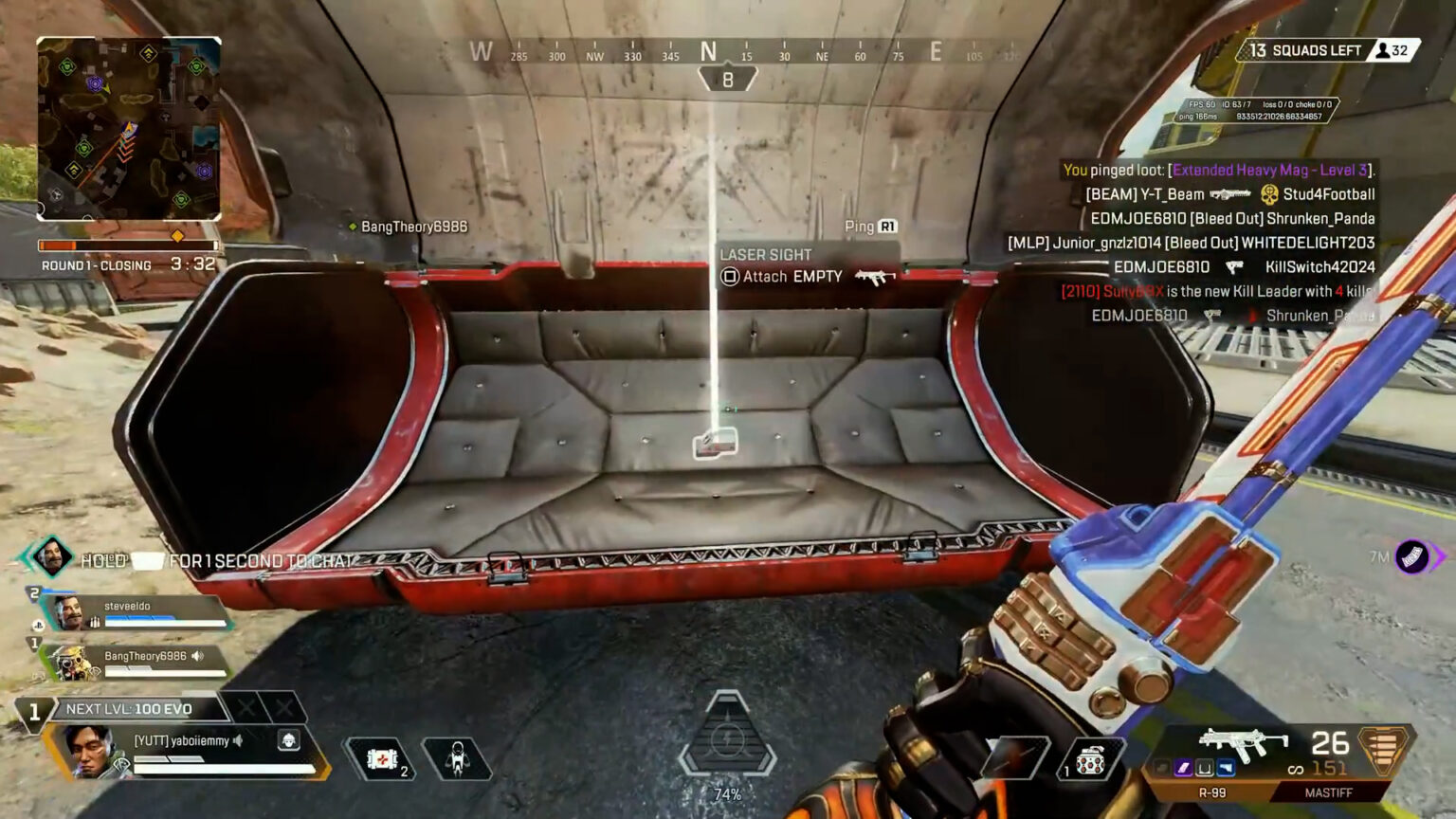Screen dimensions: 1456x819
Task: Click the Evo shield ammo crest icon
Action: (1384, 749)
